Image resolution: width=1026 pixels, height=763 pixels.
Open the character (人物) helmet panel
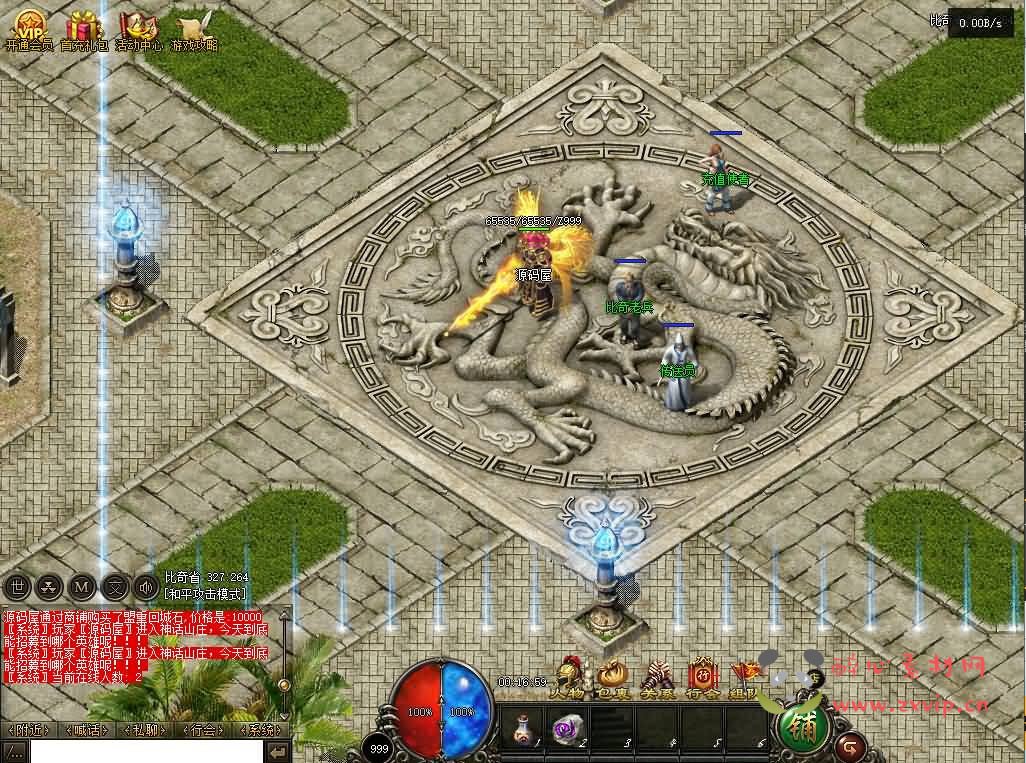click(x=570, y=676)
